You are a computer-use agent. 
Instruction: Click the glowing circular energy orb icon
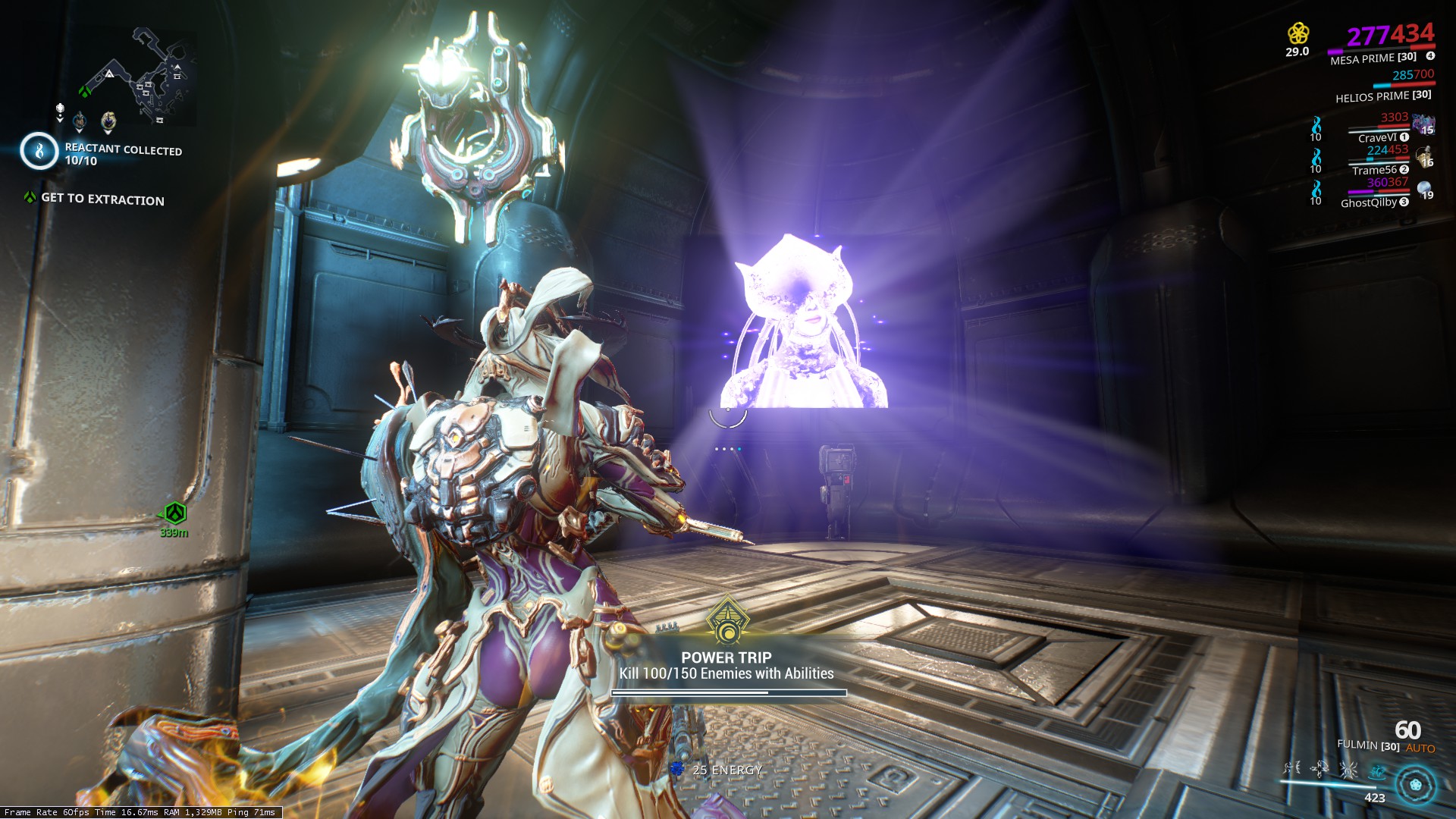pos(1416,785)
